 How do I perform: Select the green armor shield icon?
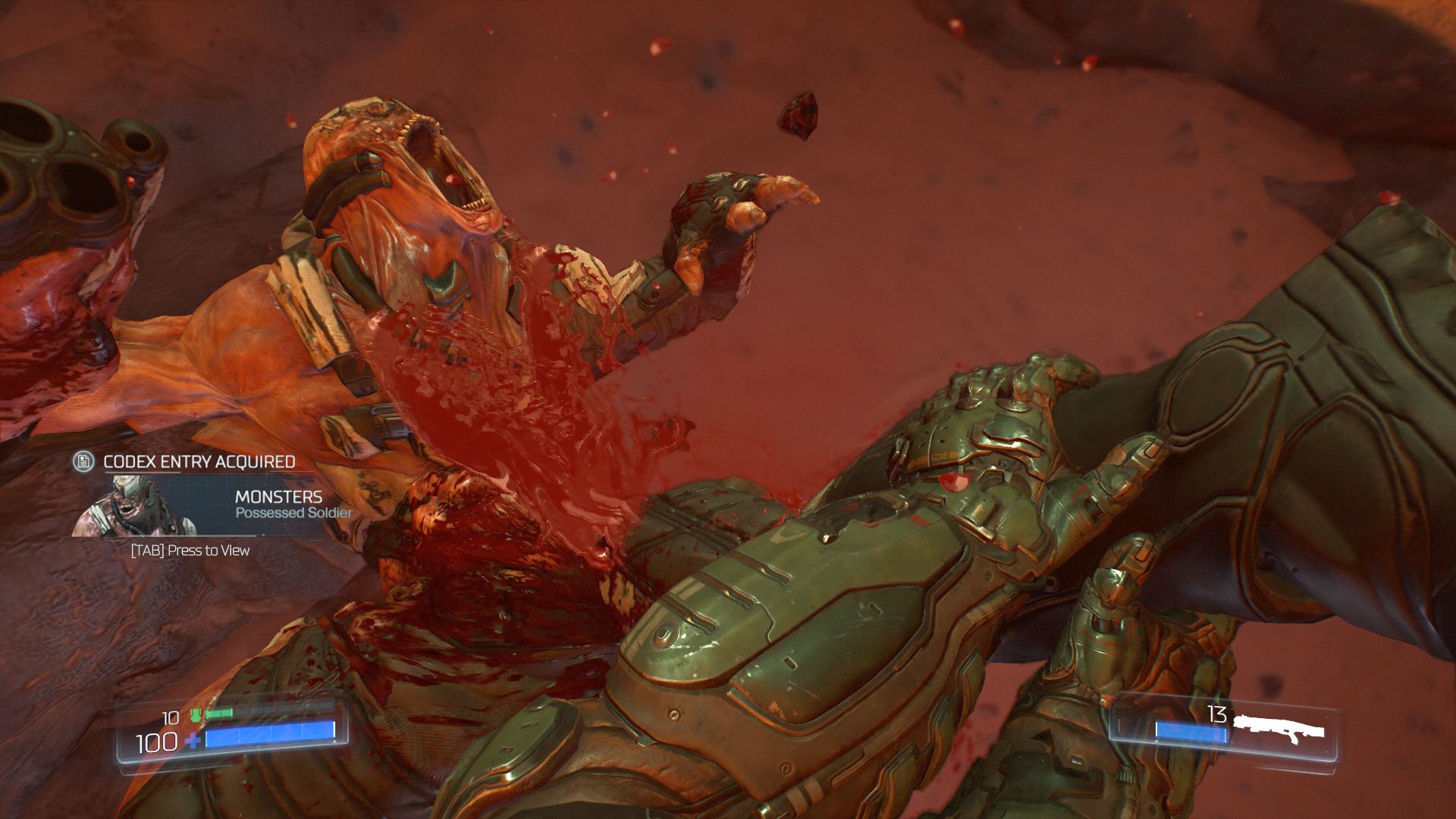[x=196, y=716]
